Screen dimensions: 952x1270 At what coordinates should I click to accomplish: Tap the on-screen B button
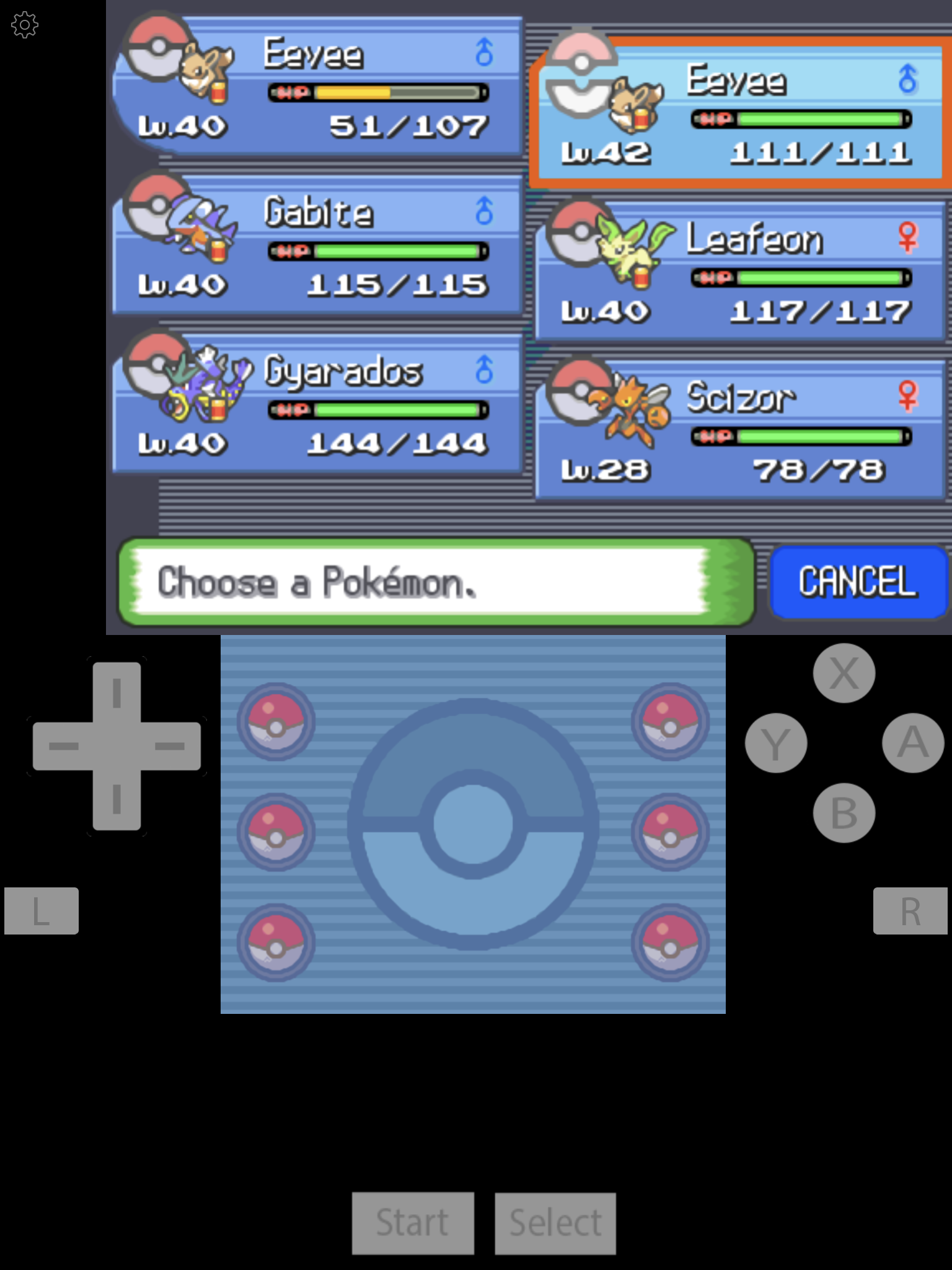(844, 812)
